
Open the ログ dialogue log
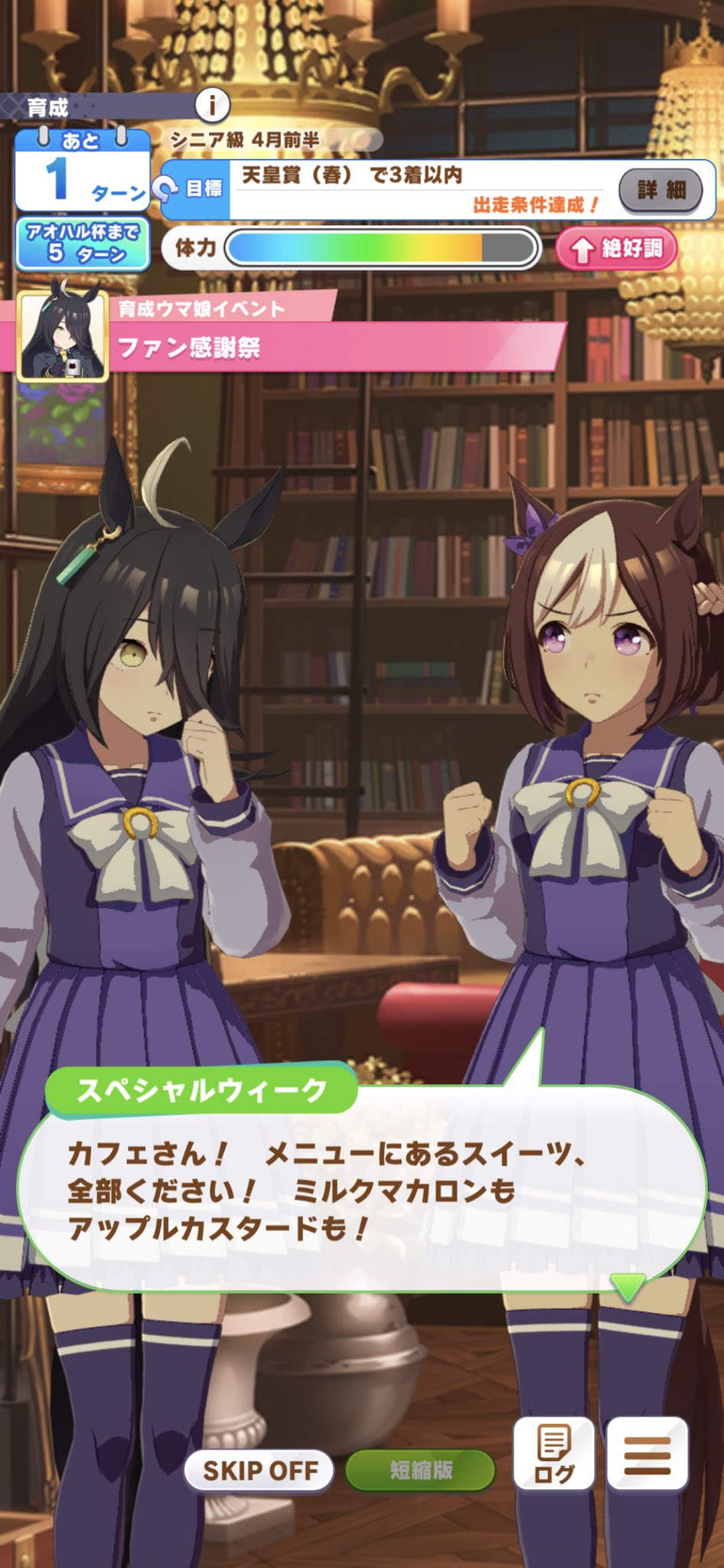coord(553,1453)
